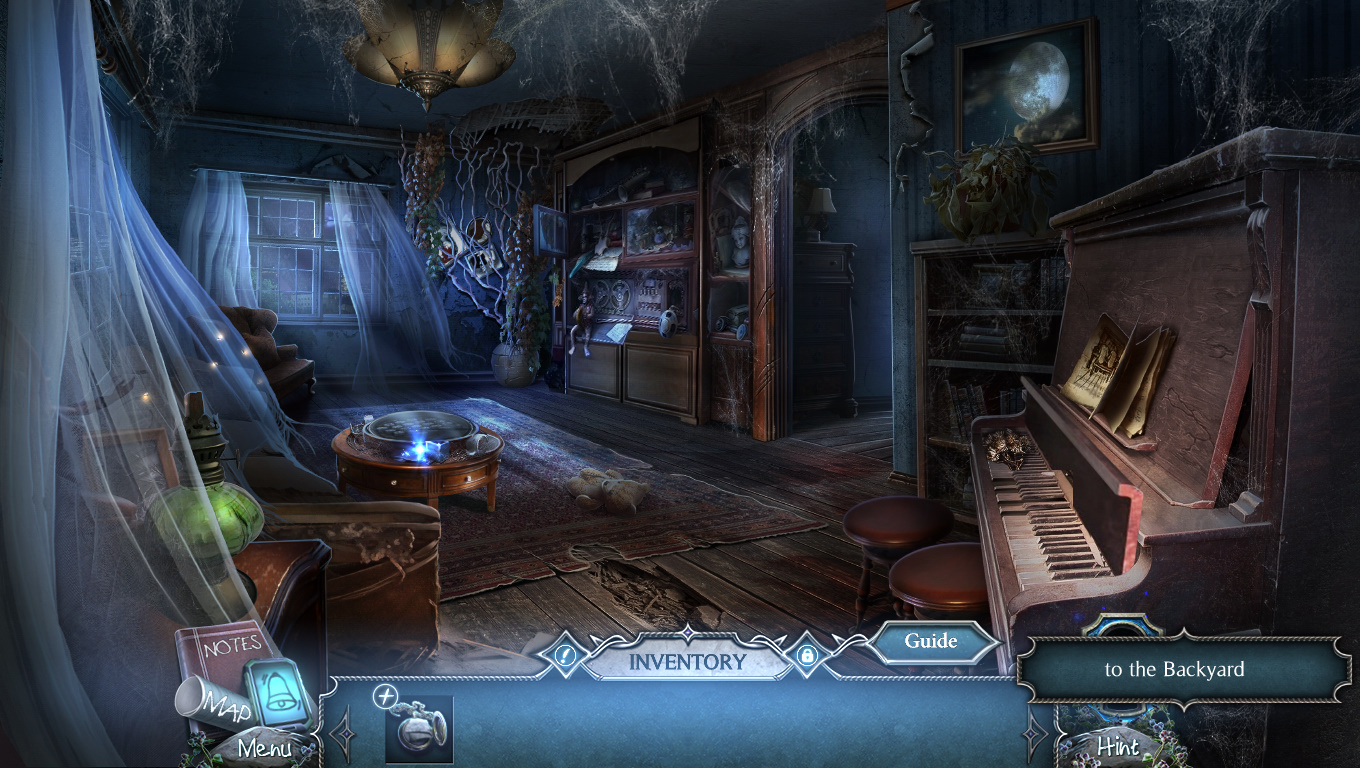Toggle the inventory lock icon
Screen dimensions: 1360x768
(807, 657)
